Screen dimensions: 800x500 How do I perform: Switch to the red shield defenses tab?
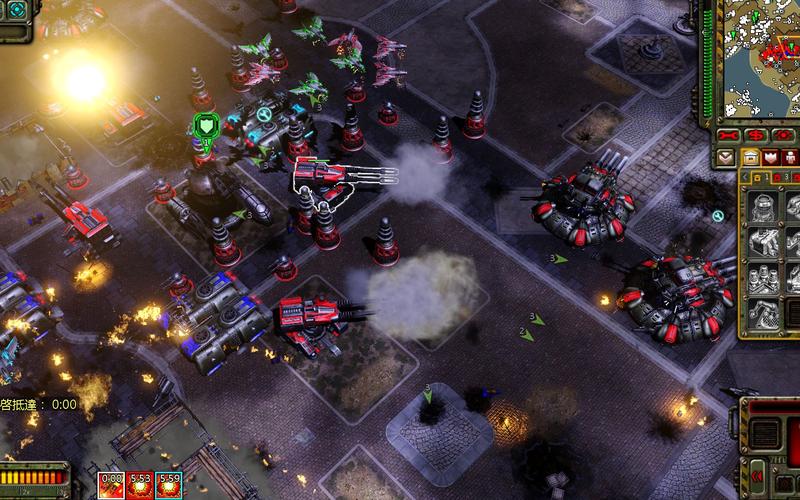[x=771, y=158]
